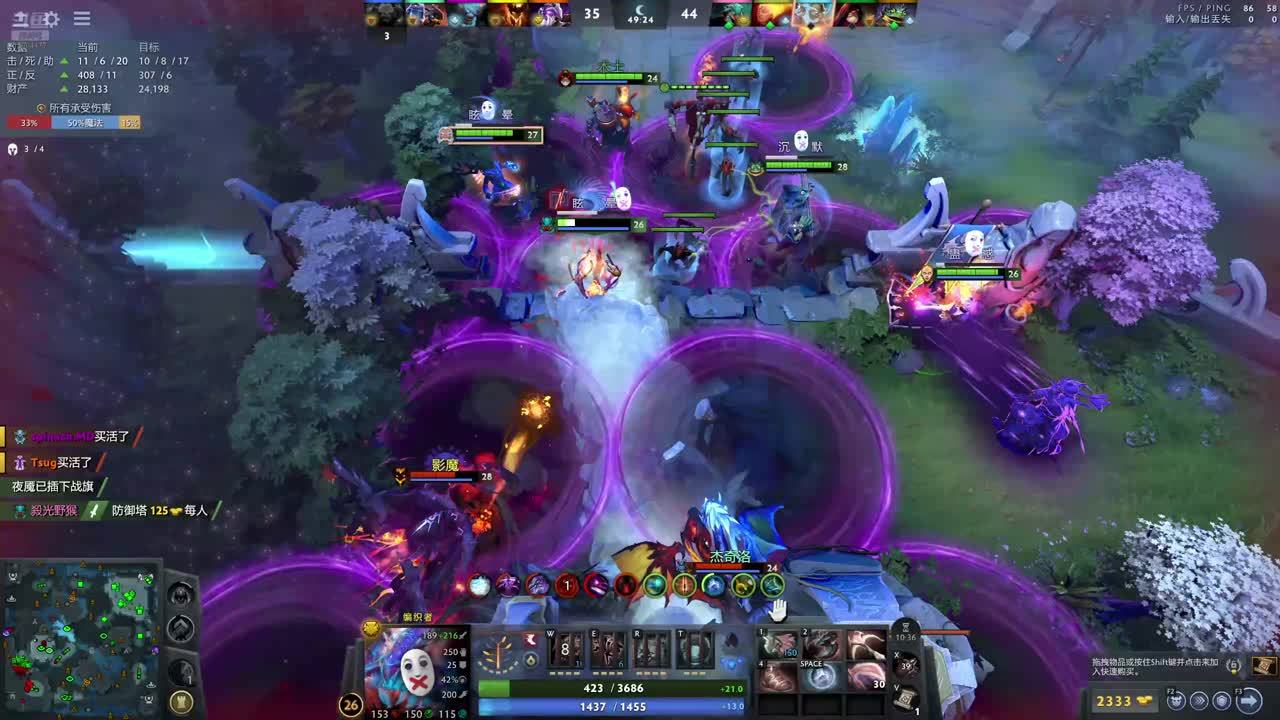Use the item showing 30 charges
The image size is (1280, 720).
pos(865,677)
